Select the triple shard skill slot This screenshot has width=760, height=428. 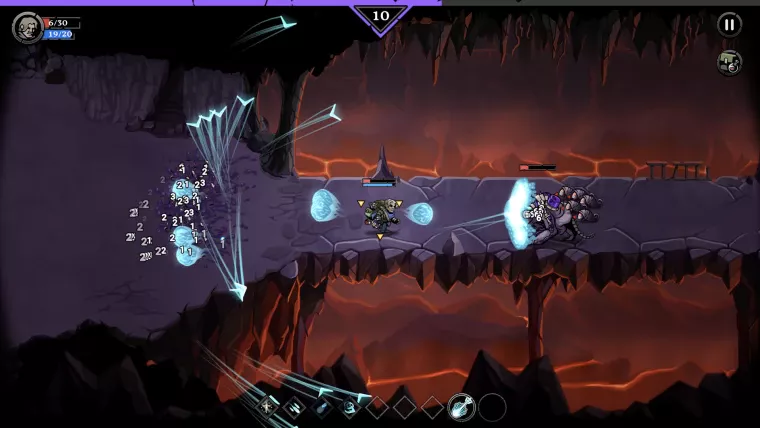tap(296, 406)
